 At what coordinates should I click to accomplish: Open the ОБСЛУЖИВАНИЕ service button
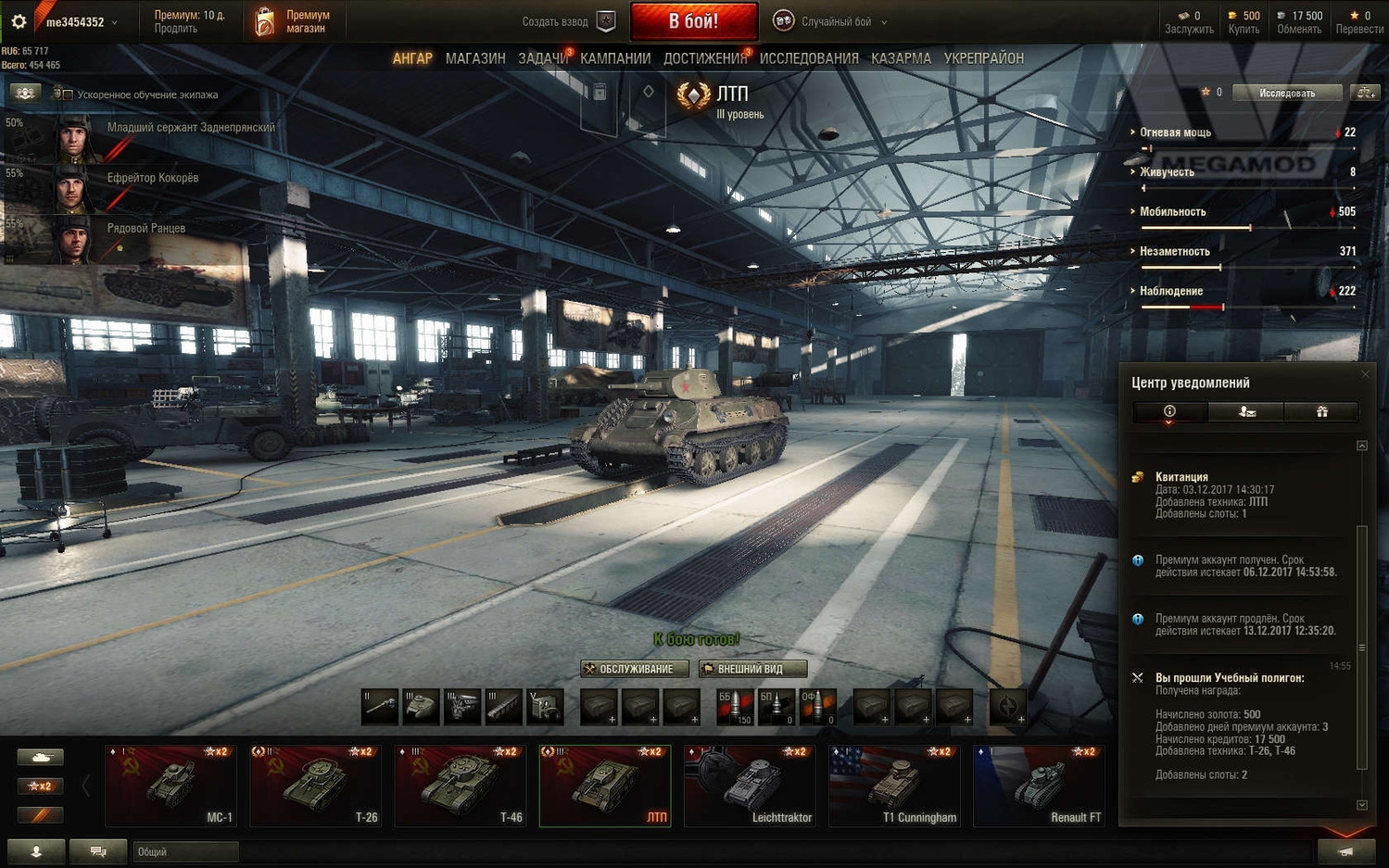click(x=635, y=669)
